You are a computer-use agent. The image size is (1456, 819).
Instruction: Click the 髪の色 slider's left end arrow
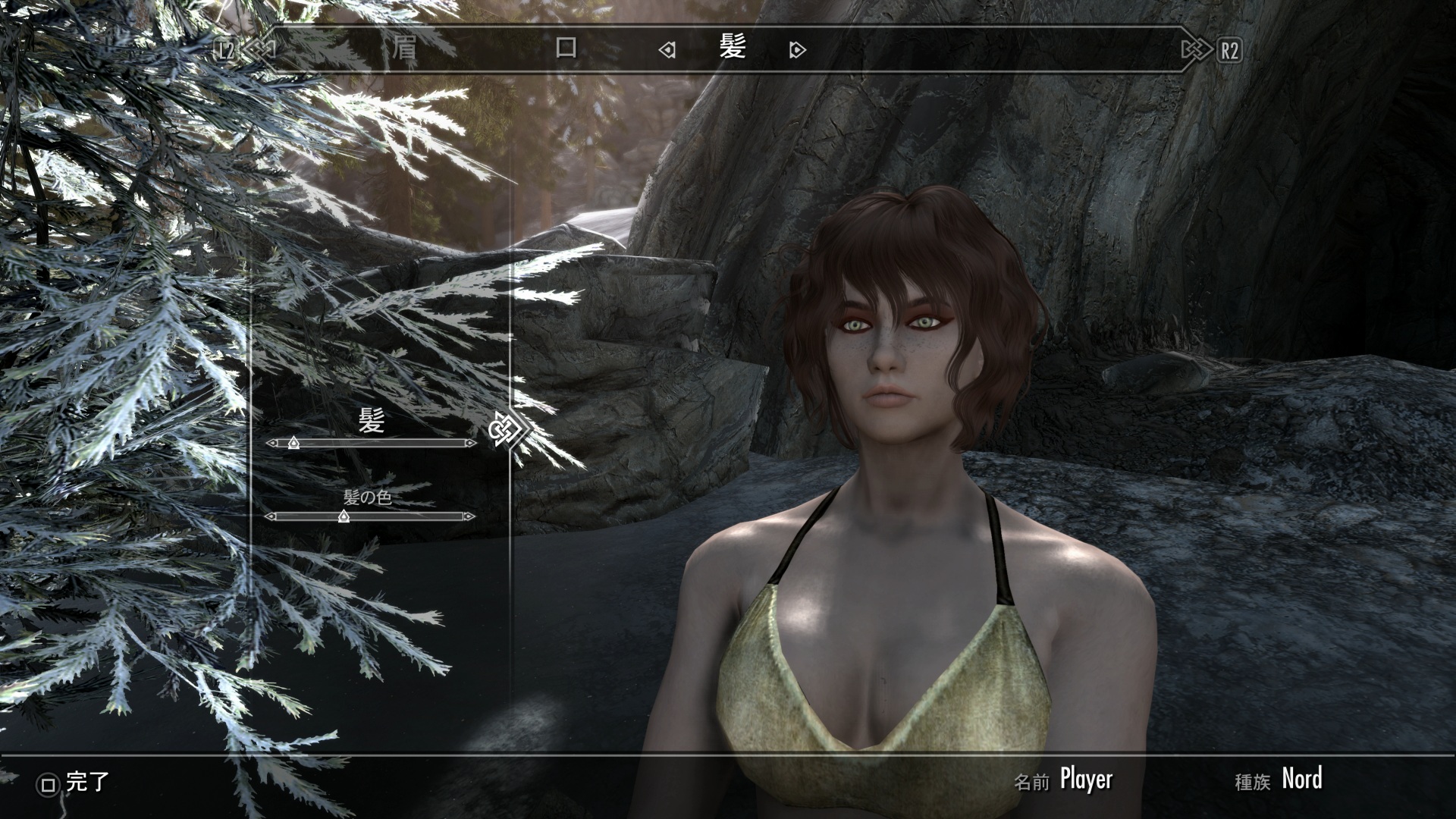point(270,516)
